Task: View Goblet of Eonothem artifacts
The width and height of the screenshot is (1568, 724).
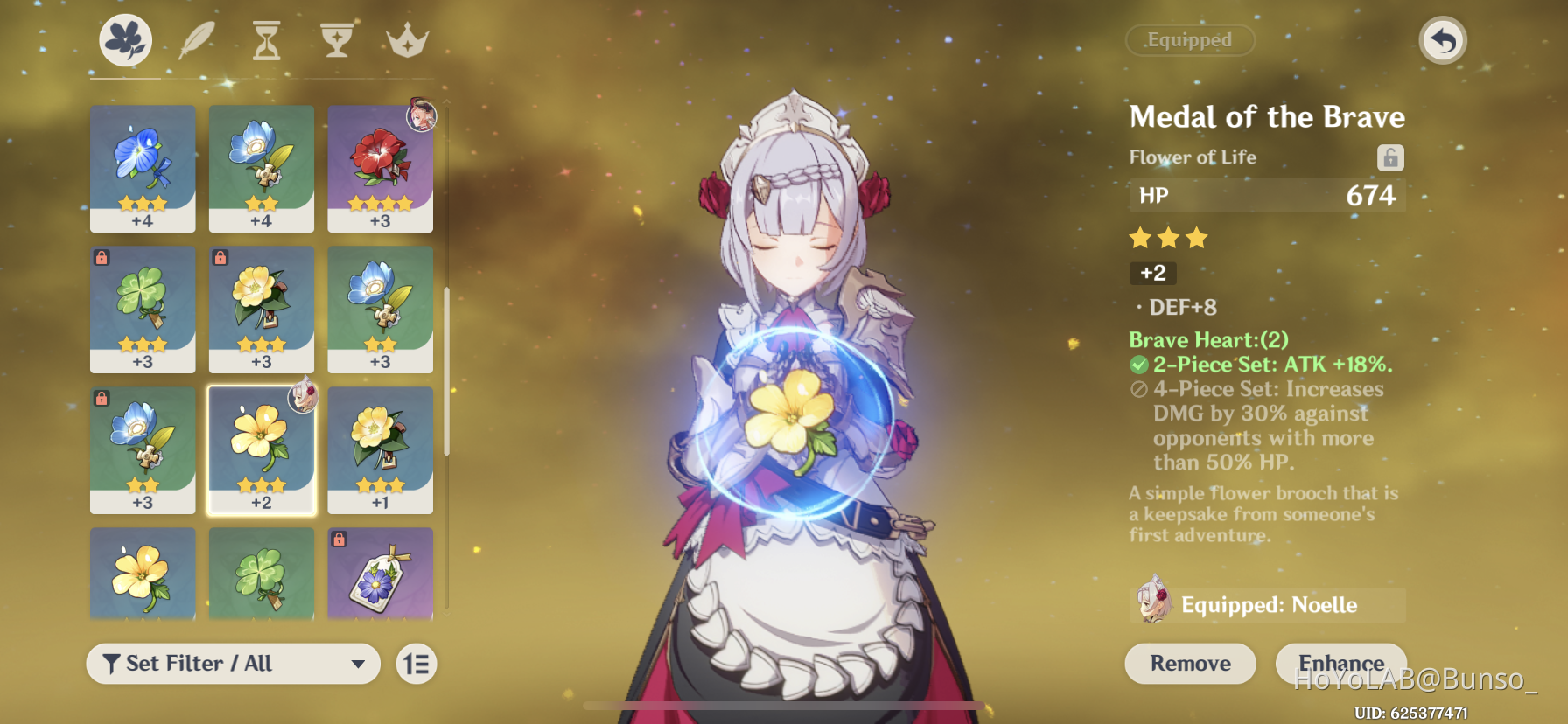Action: [337, 39]
